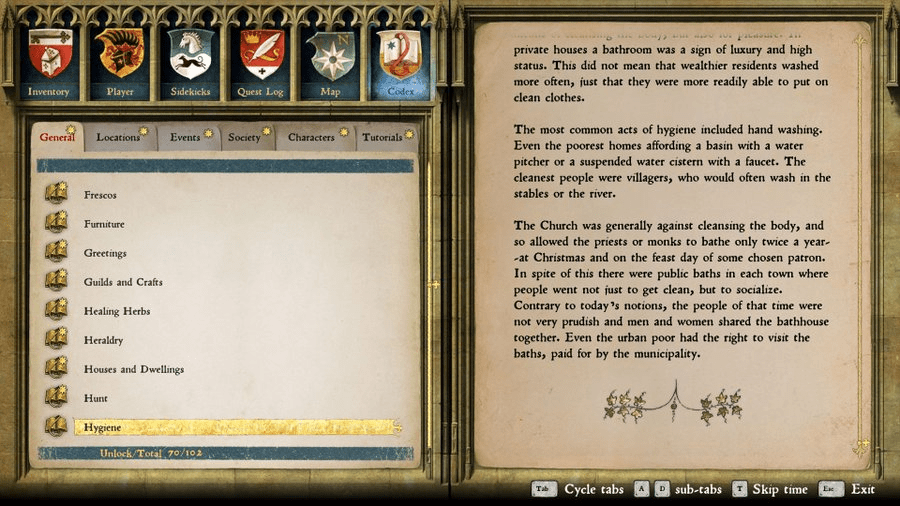Open the Greetings entry
This screenshot has width=900, height=506.
pos(105,253)
